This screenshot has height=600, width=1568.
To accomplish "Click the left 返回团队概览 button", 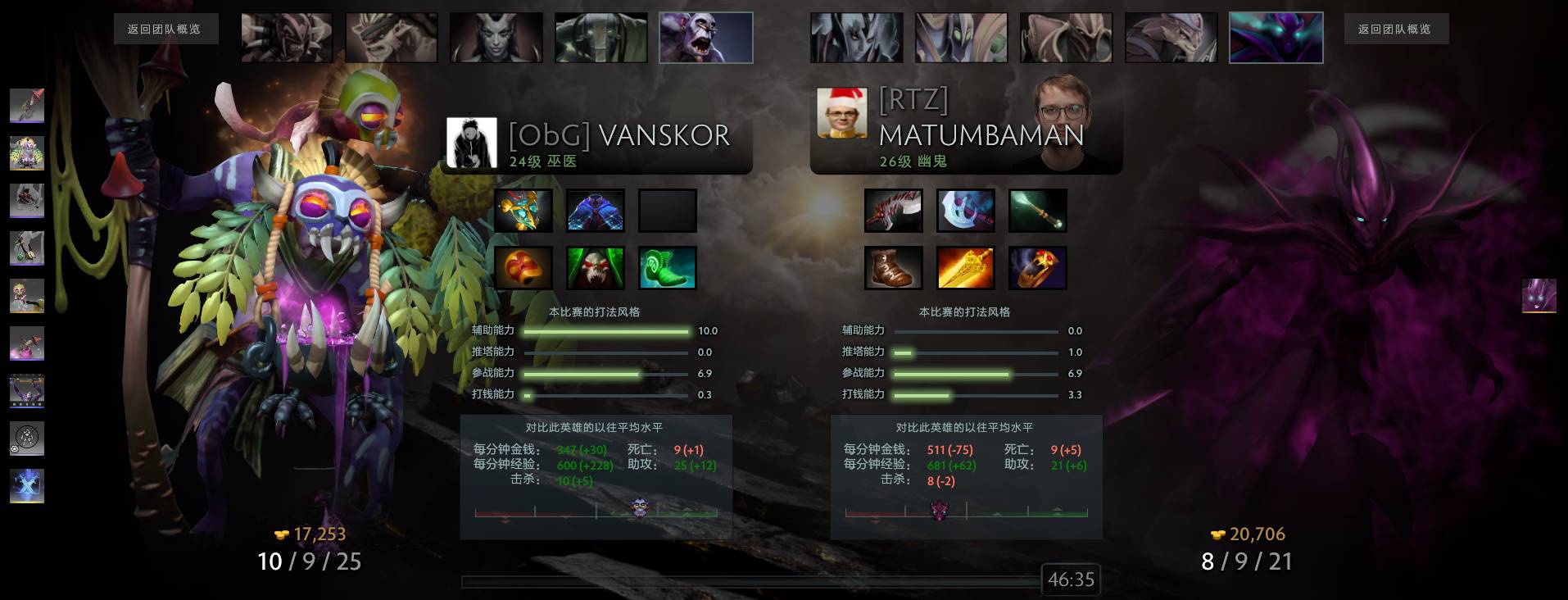I will (166, 29).
